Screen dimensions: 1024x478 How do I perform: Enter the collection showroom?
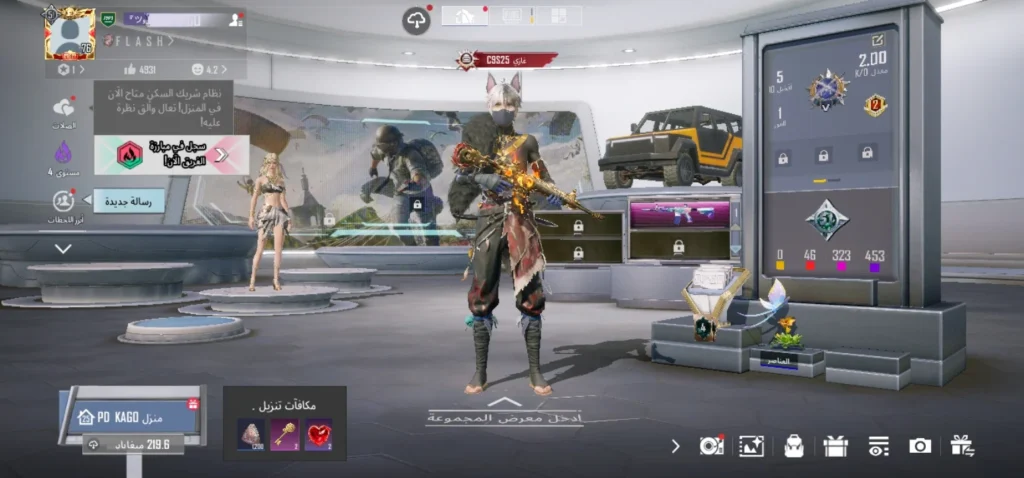504,411
